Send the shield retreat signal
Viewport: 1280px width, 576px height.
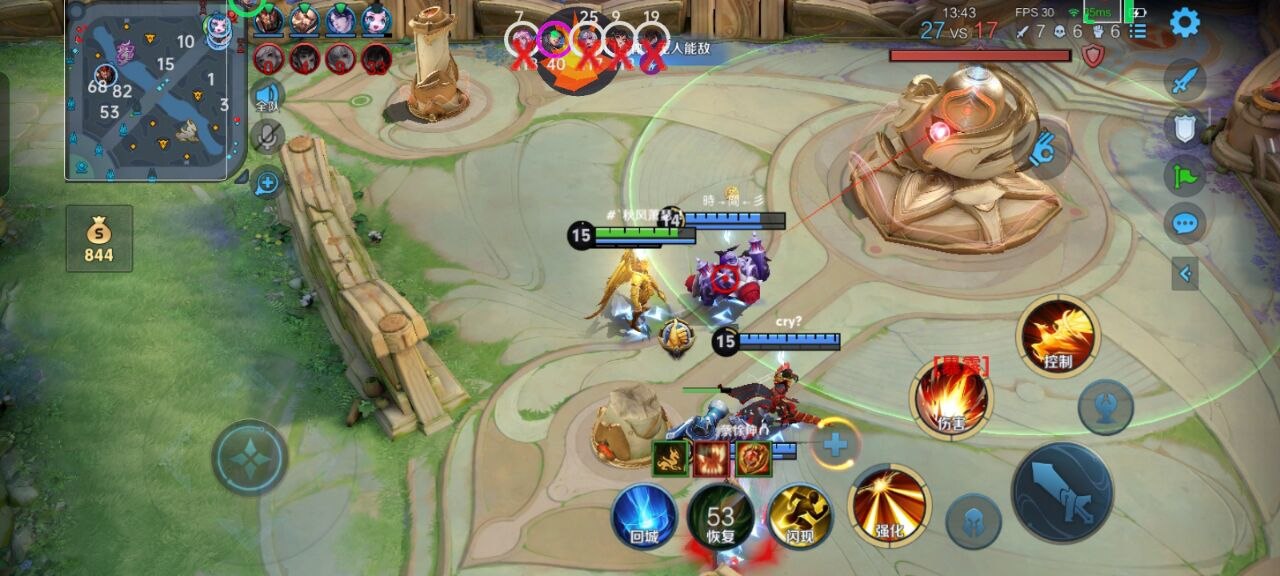1185,127
